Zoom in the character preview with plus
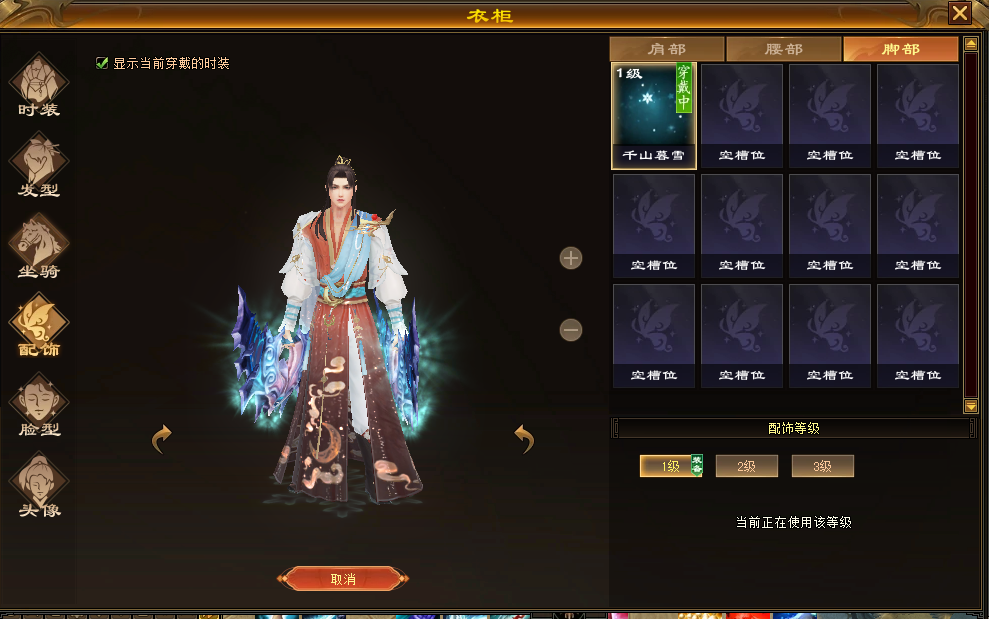This screenshot has width=989, height=619. [x=571, y=258]
